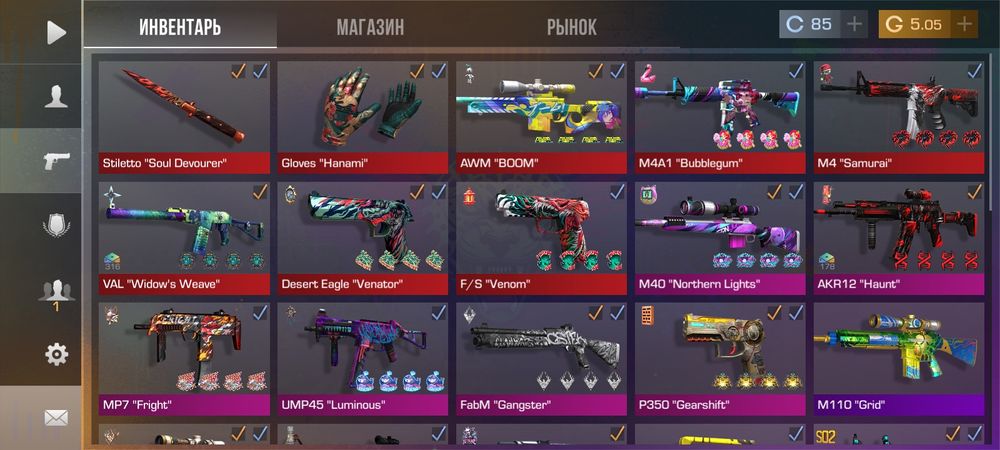Select the Stiletto "Soul Devourer" knife

click(184, 115)
